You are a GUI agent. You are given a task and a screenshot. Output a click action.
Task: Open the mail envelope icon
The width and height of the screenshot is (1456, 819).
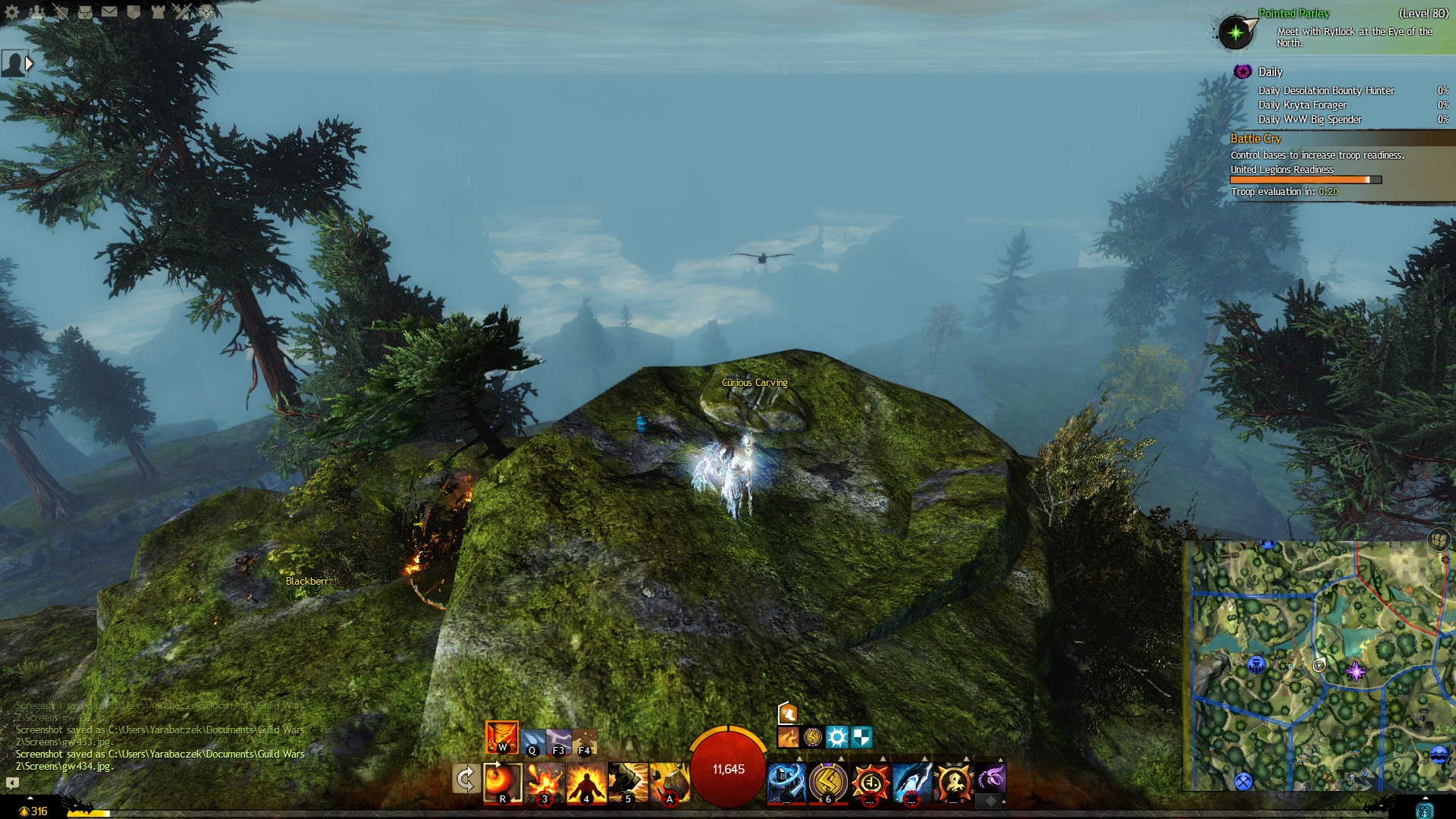(x=109, y=11)
